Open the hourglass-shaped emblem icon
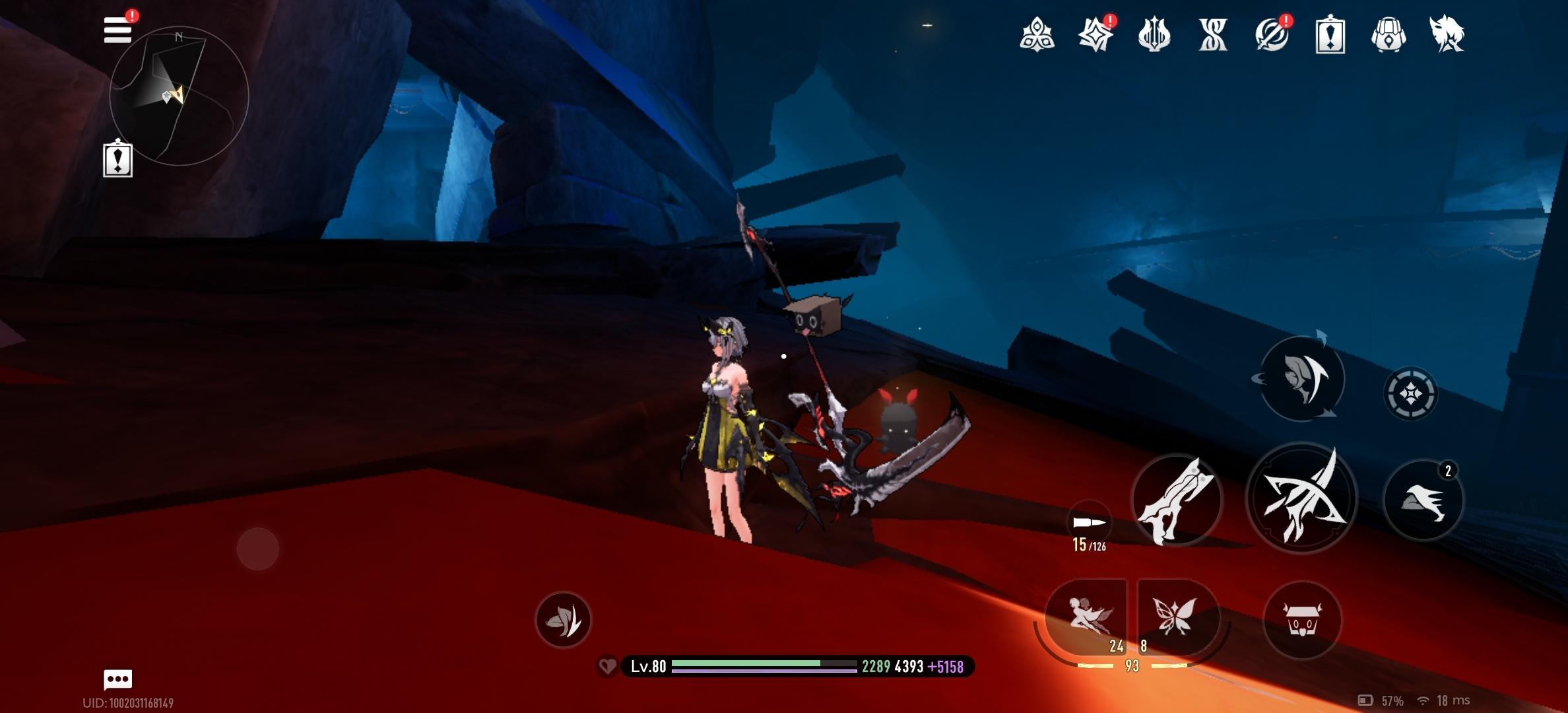The image size is (1568, 713). [x=1213, y=34]
